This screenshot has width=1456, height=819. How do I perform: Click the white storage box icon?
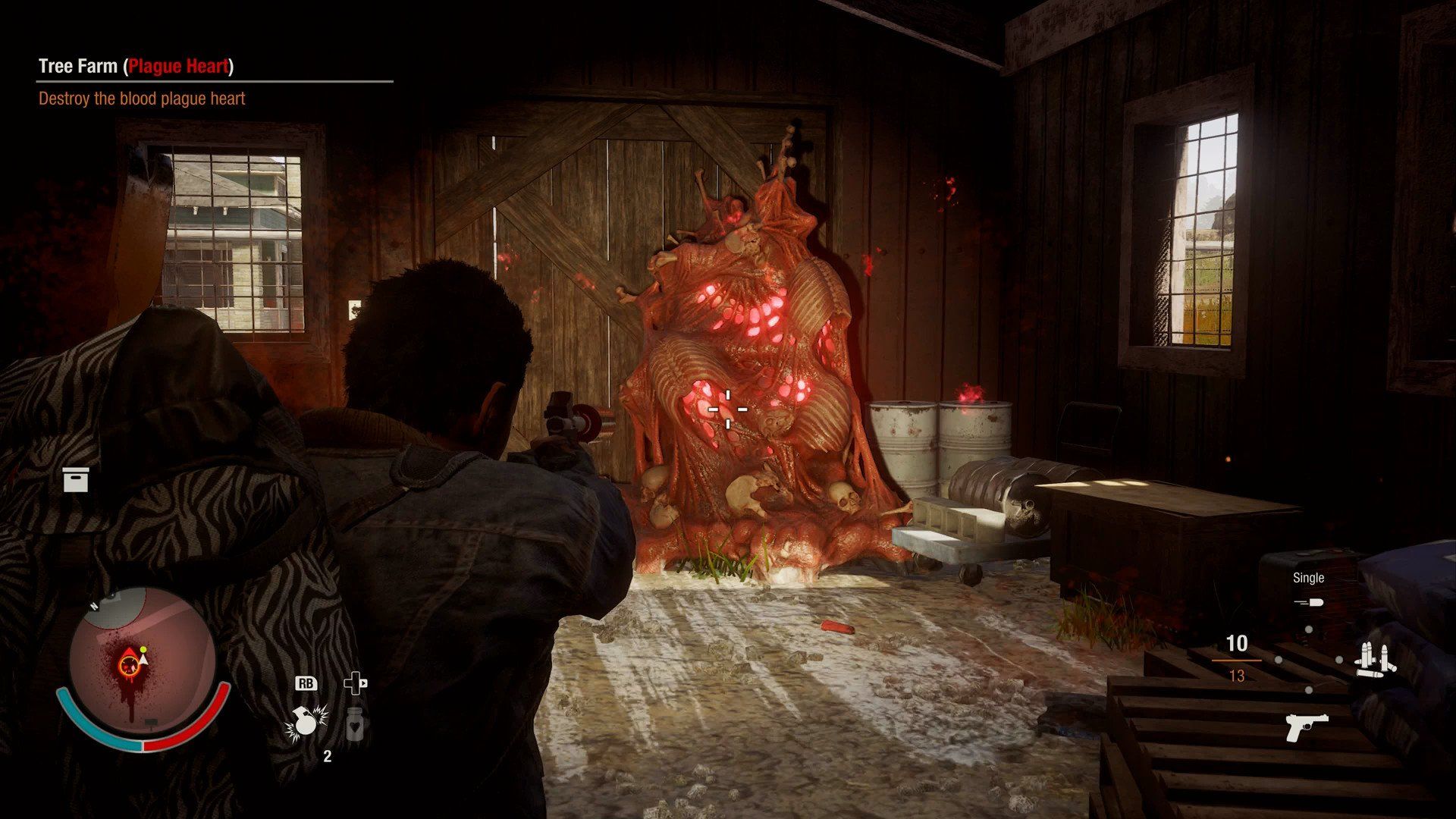pyautogui.click(x=76, y=479)
